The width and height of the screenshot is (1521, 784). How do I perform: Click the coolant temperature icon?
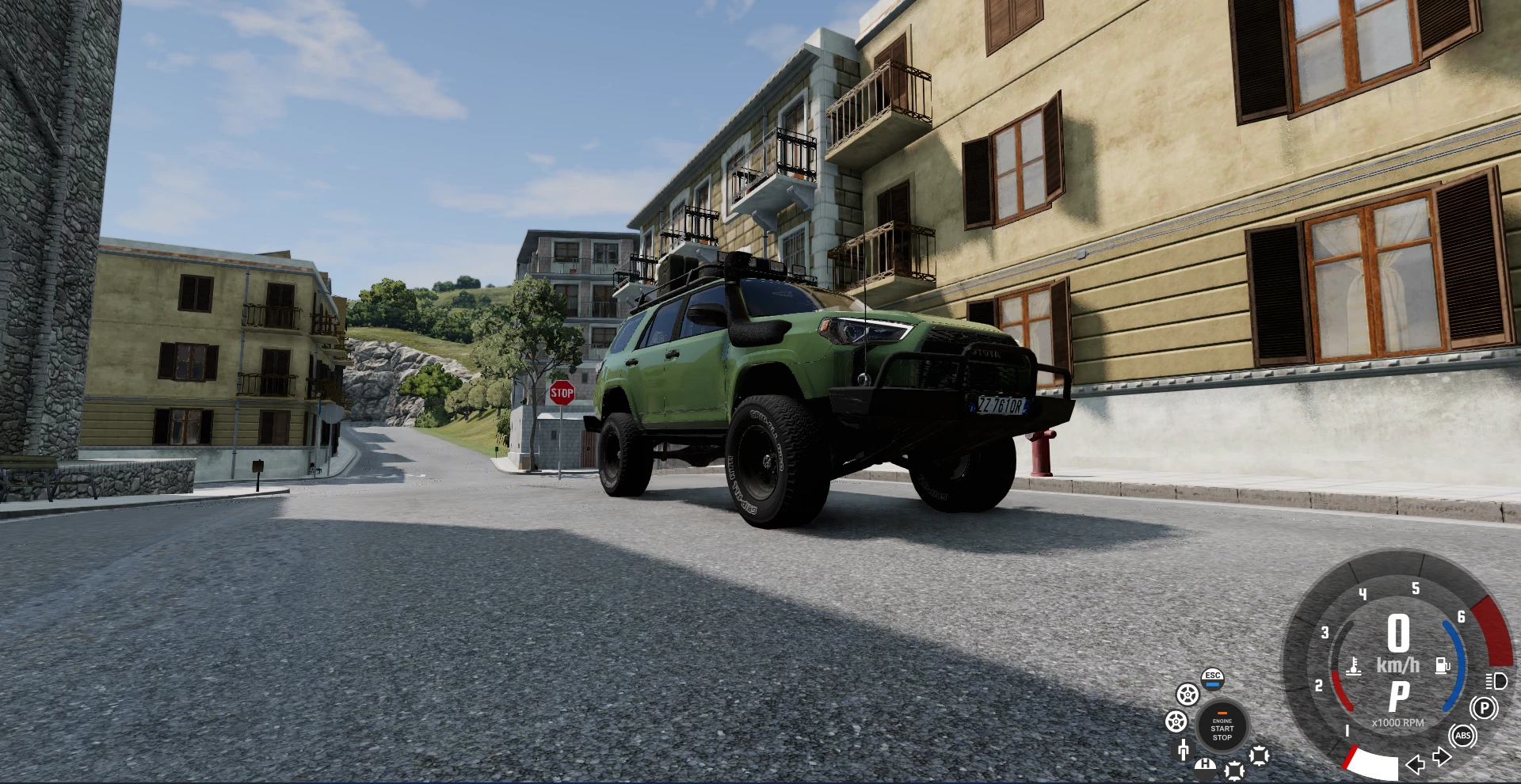point(1354,668)
